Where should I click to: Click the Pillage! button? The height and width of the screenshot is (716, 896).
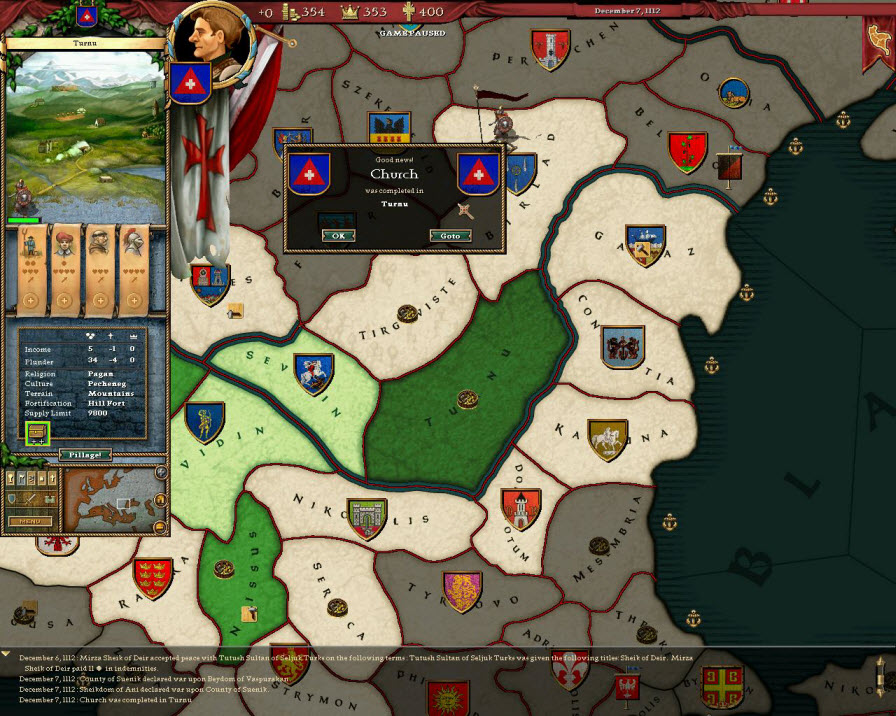pos(84,455)
